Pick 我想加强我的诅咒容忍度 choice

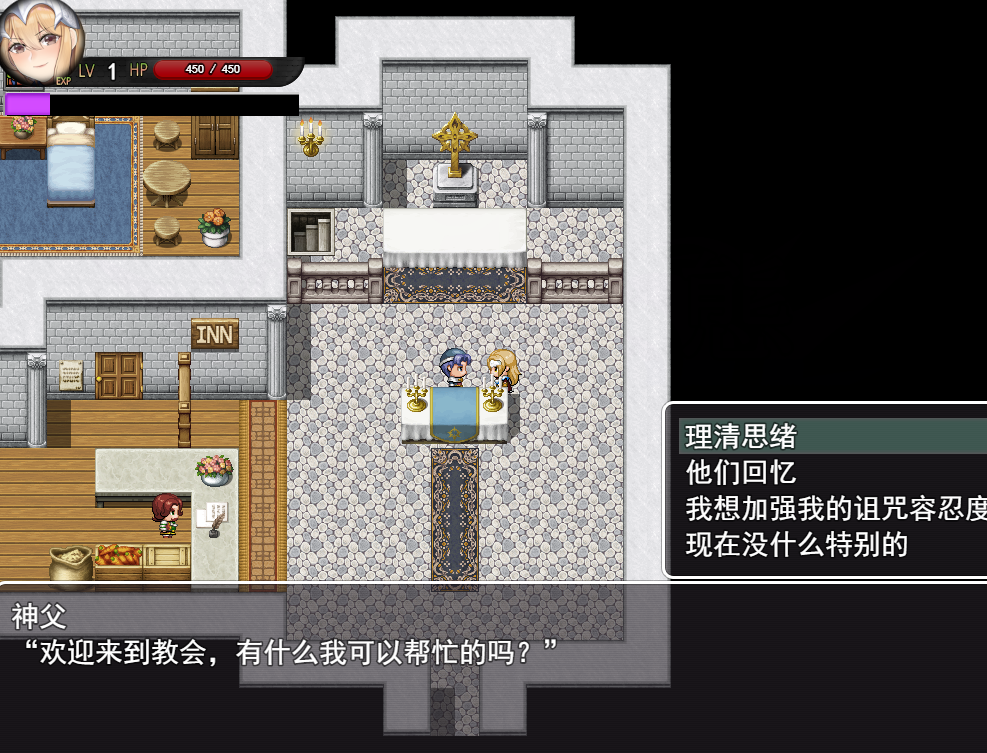click(x=835, y=508)
